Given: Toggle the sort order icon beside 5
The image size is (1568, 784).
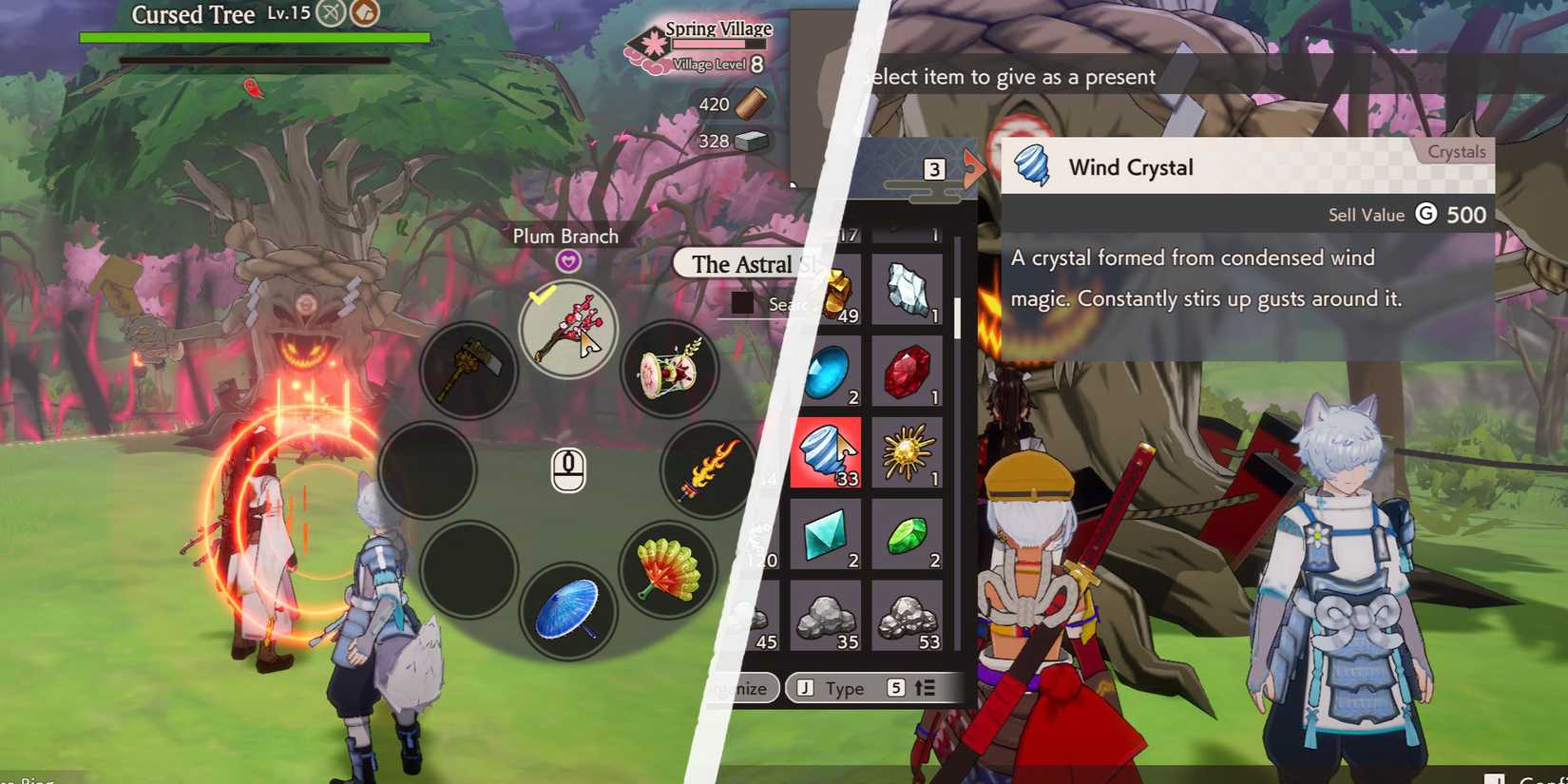Looking at the screenshot, I should 925,687.
